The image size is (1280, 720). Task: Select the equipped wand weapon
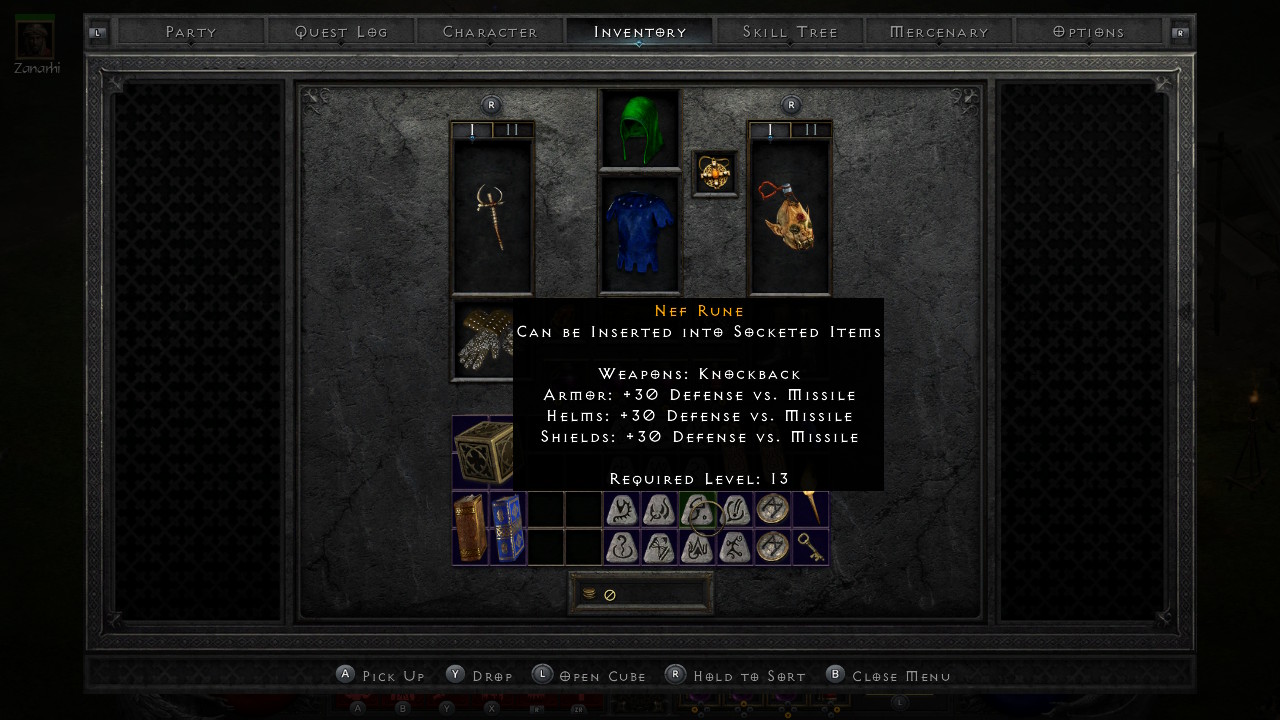[x=492, y=216]
